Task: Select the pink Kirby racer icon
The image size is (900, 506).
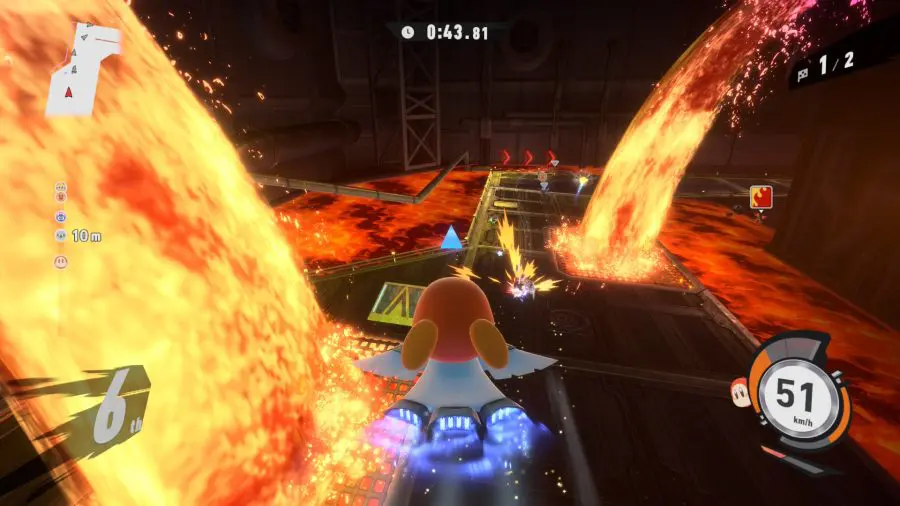Action: [x=61, y=261]
